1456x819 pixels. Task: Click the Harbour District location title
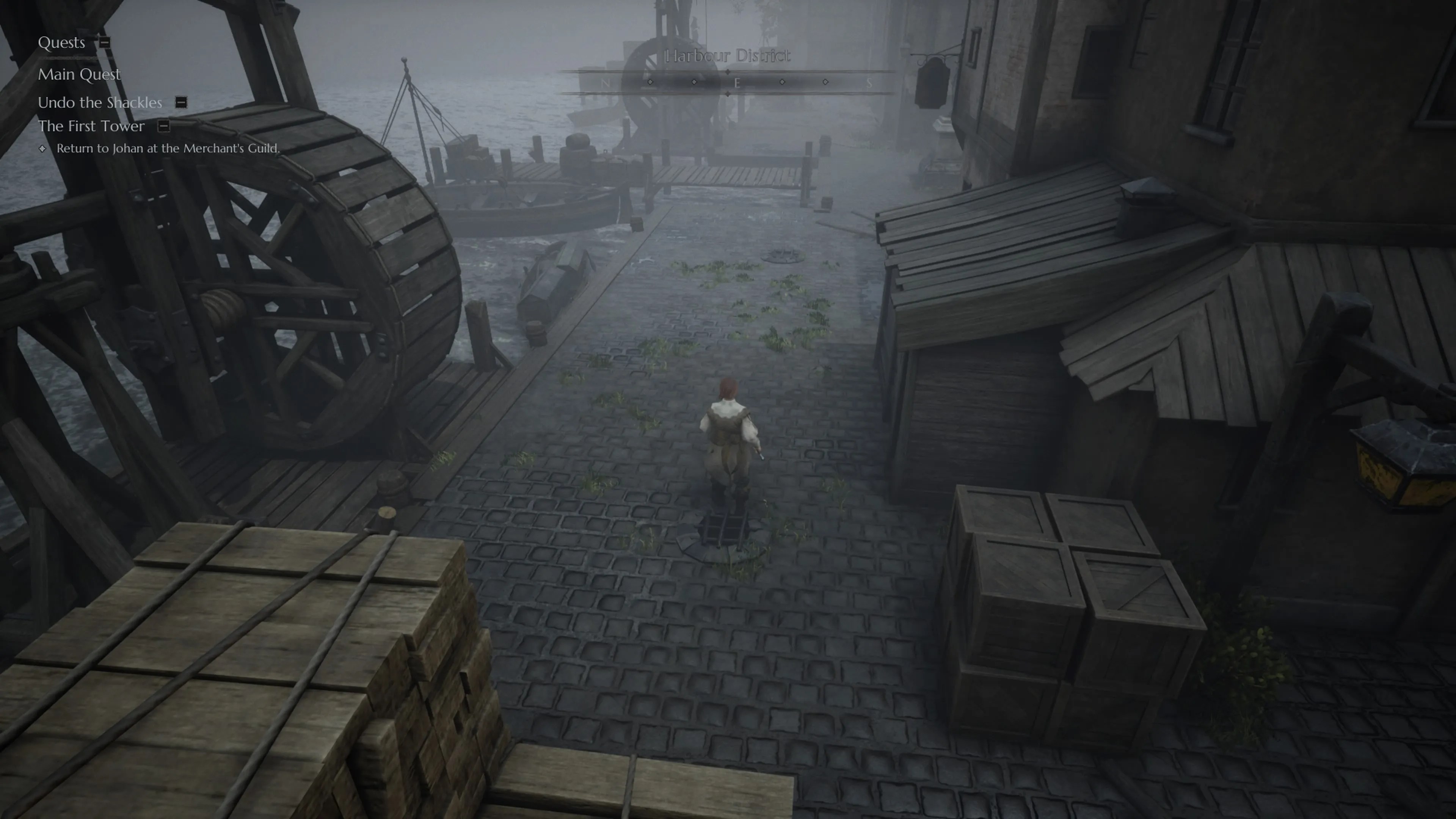[x=725, y=56]
